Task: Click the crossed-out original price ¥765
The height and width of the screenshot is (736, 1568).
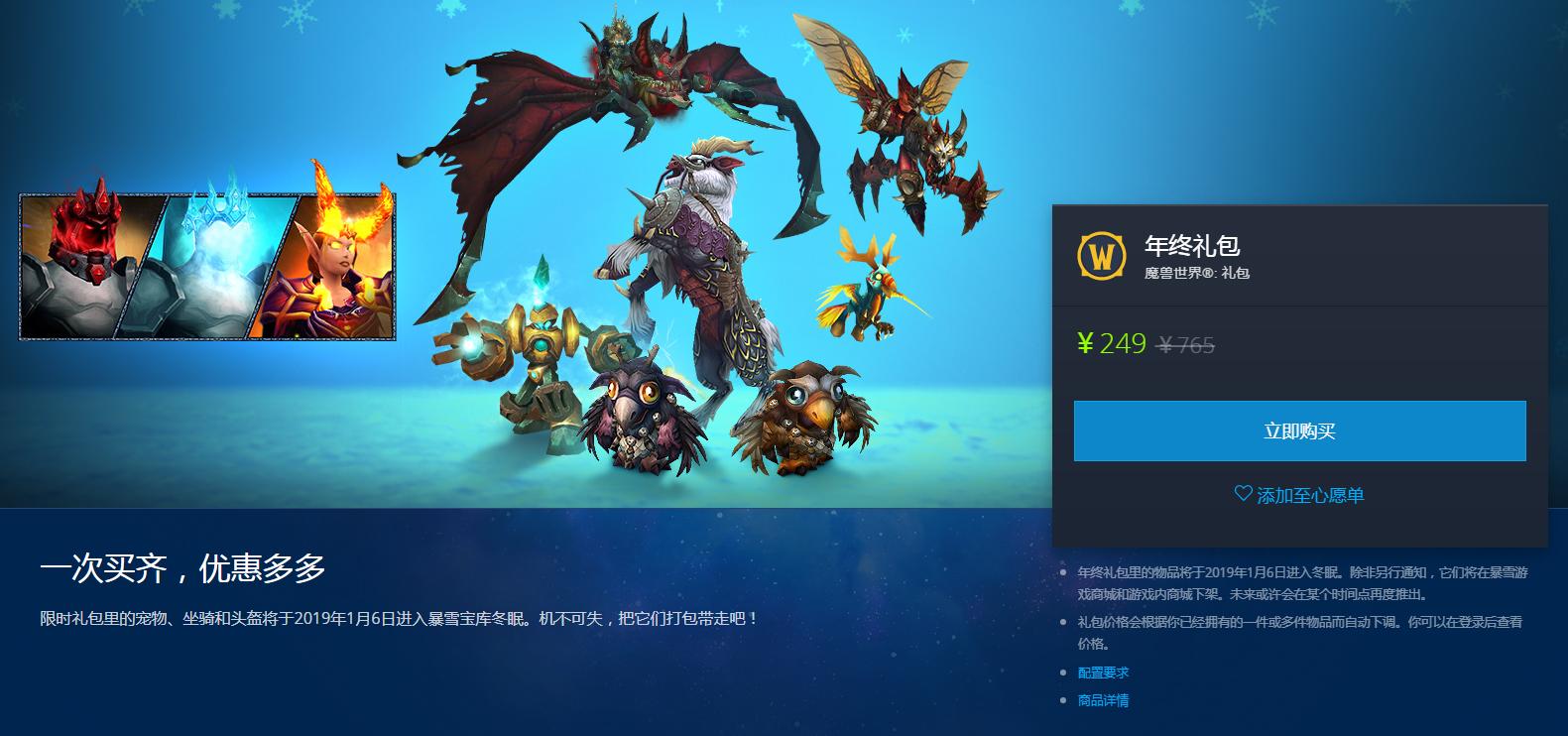Action: pos(1184,345)
